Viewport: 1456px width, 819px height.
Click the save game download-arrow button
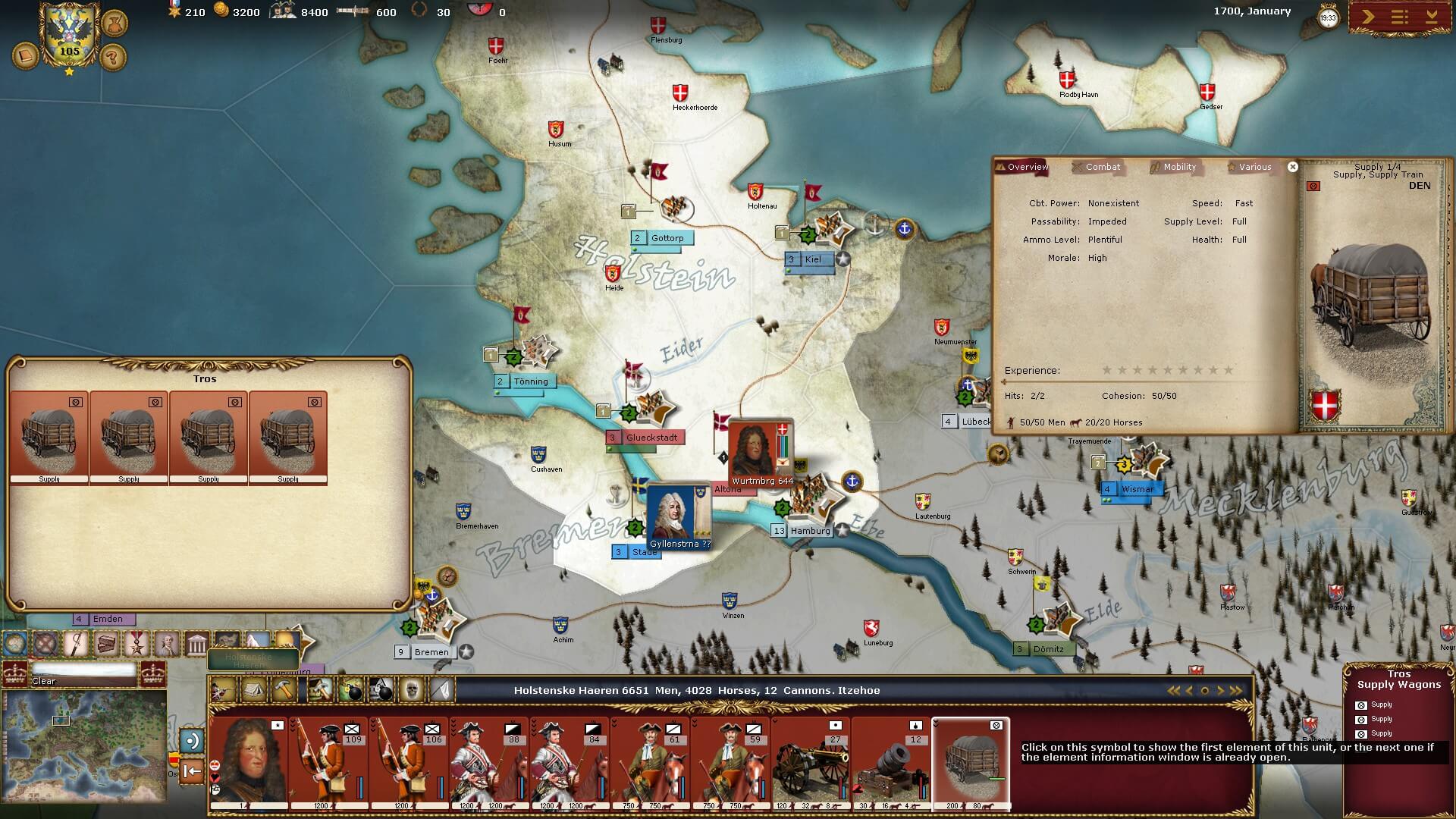(x=1432, y=17)
